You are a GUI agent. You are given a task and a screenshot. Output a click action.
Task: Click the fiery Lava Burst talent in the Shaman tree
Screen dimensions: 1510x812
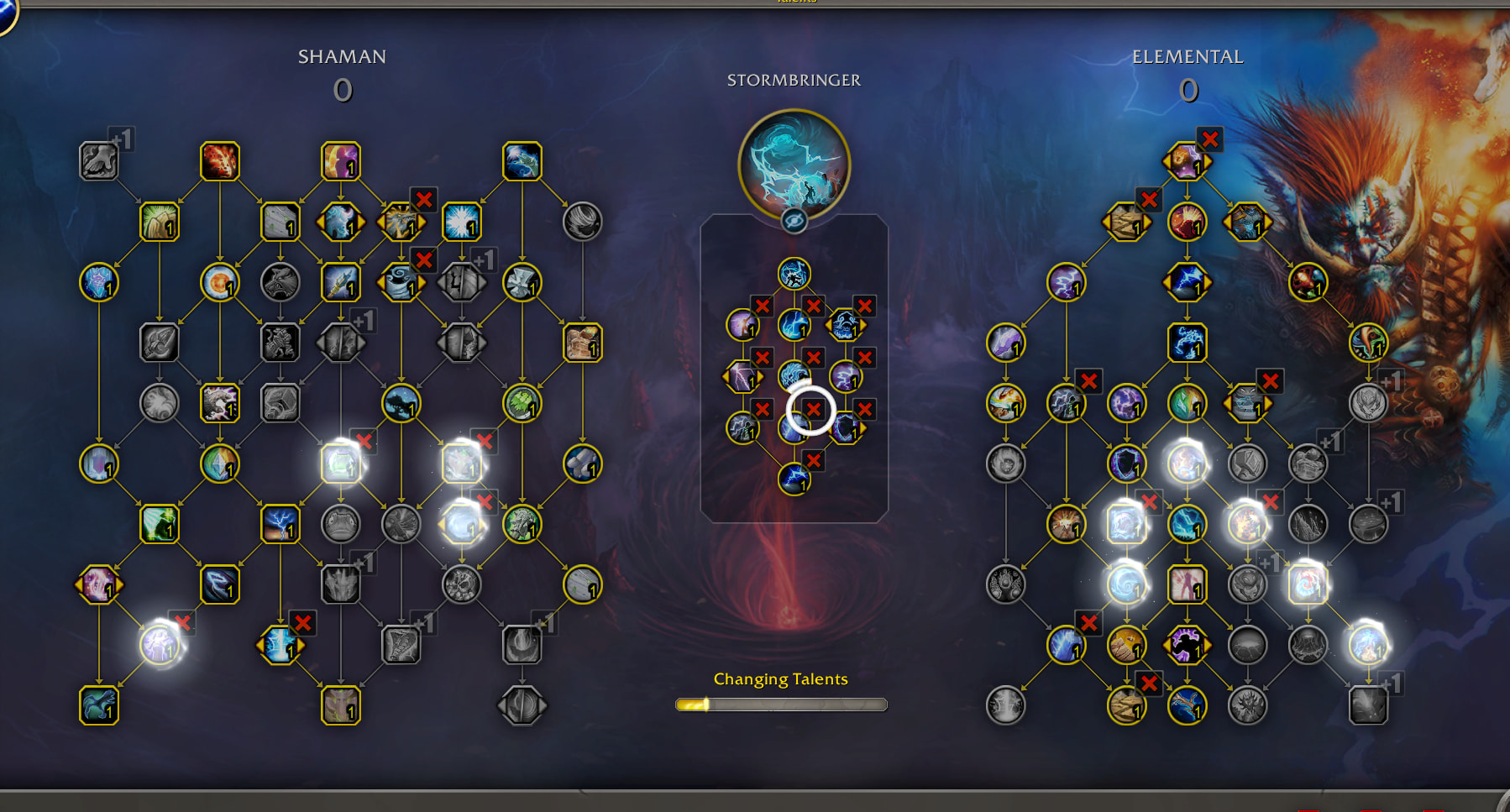click(220, 161)
